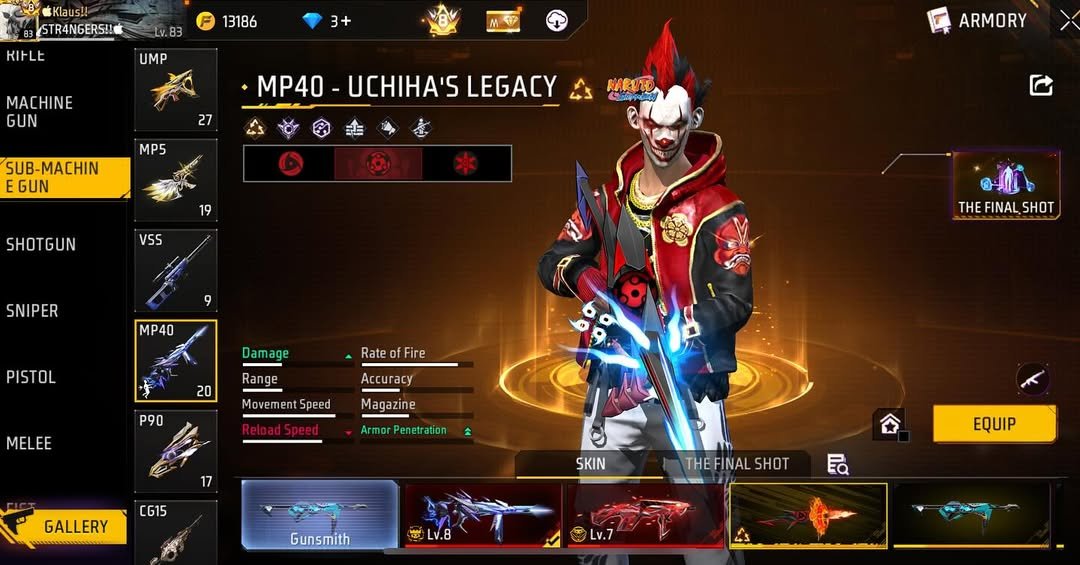Close the Armory screen
Image resolution: width=1080 pixels, height=565 pixels.
tap(1069, 20)
